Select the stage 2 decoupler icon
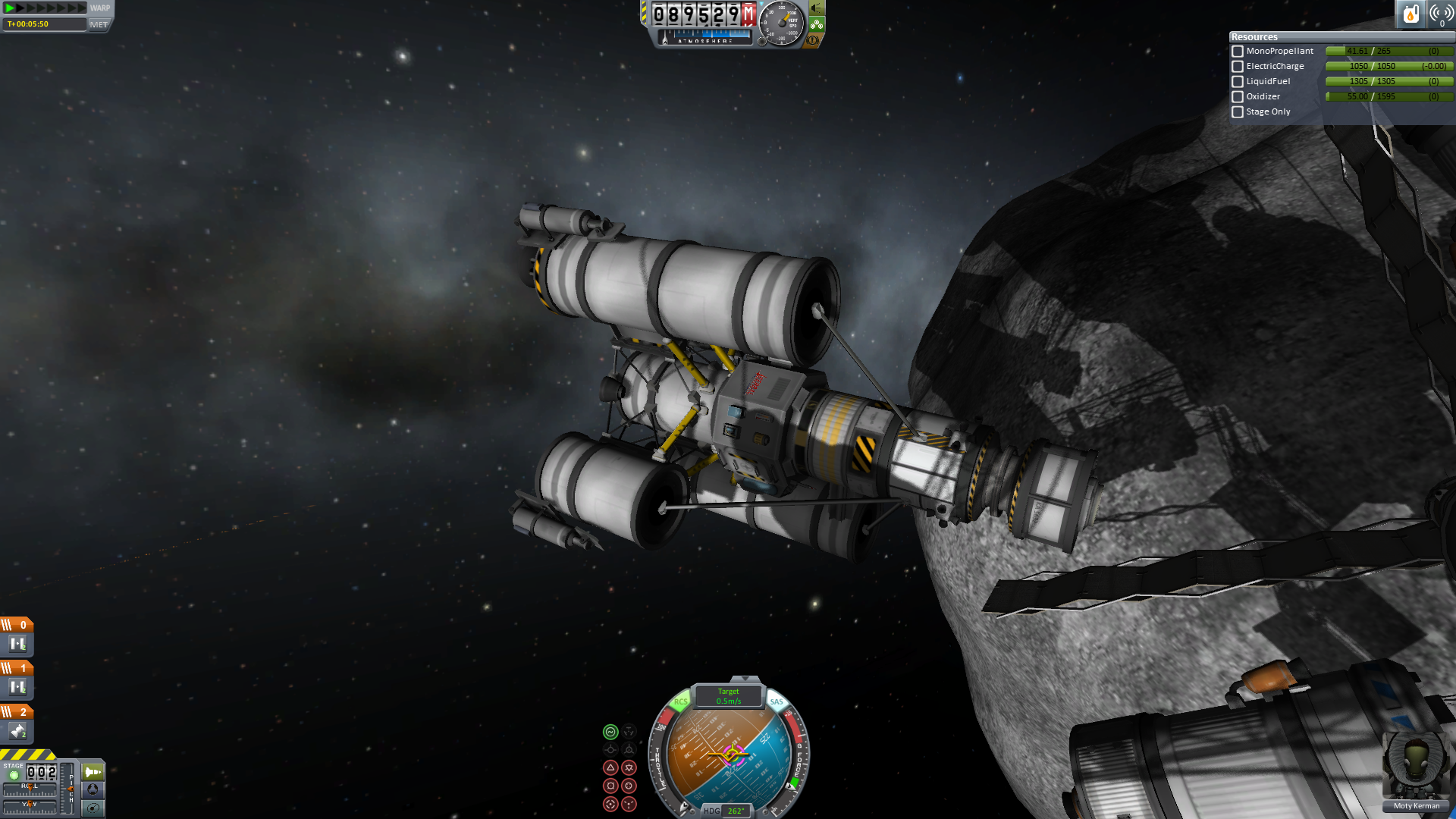The image size is (1456, 819). [17, 732]
